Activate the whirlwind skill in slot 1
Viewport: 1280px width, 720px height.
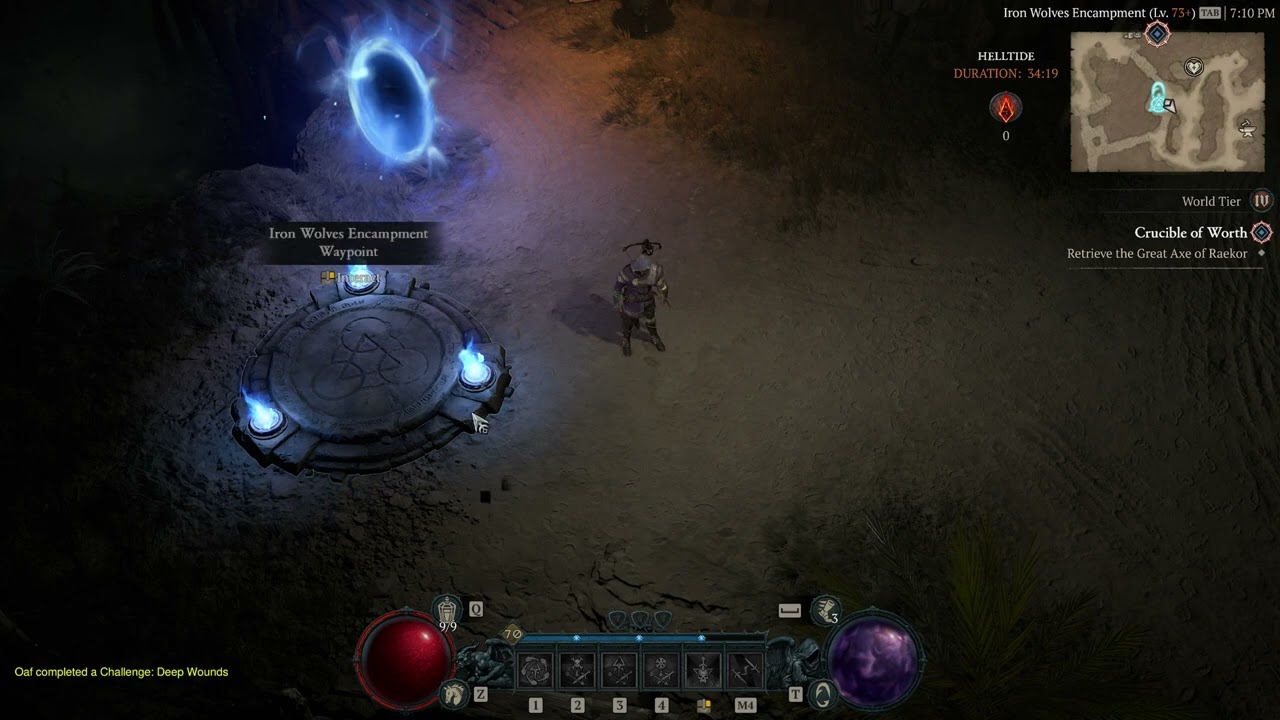click(x=535, y=670)
